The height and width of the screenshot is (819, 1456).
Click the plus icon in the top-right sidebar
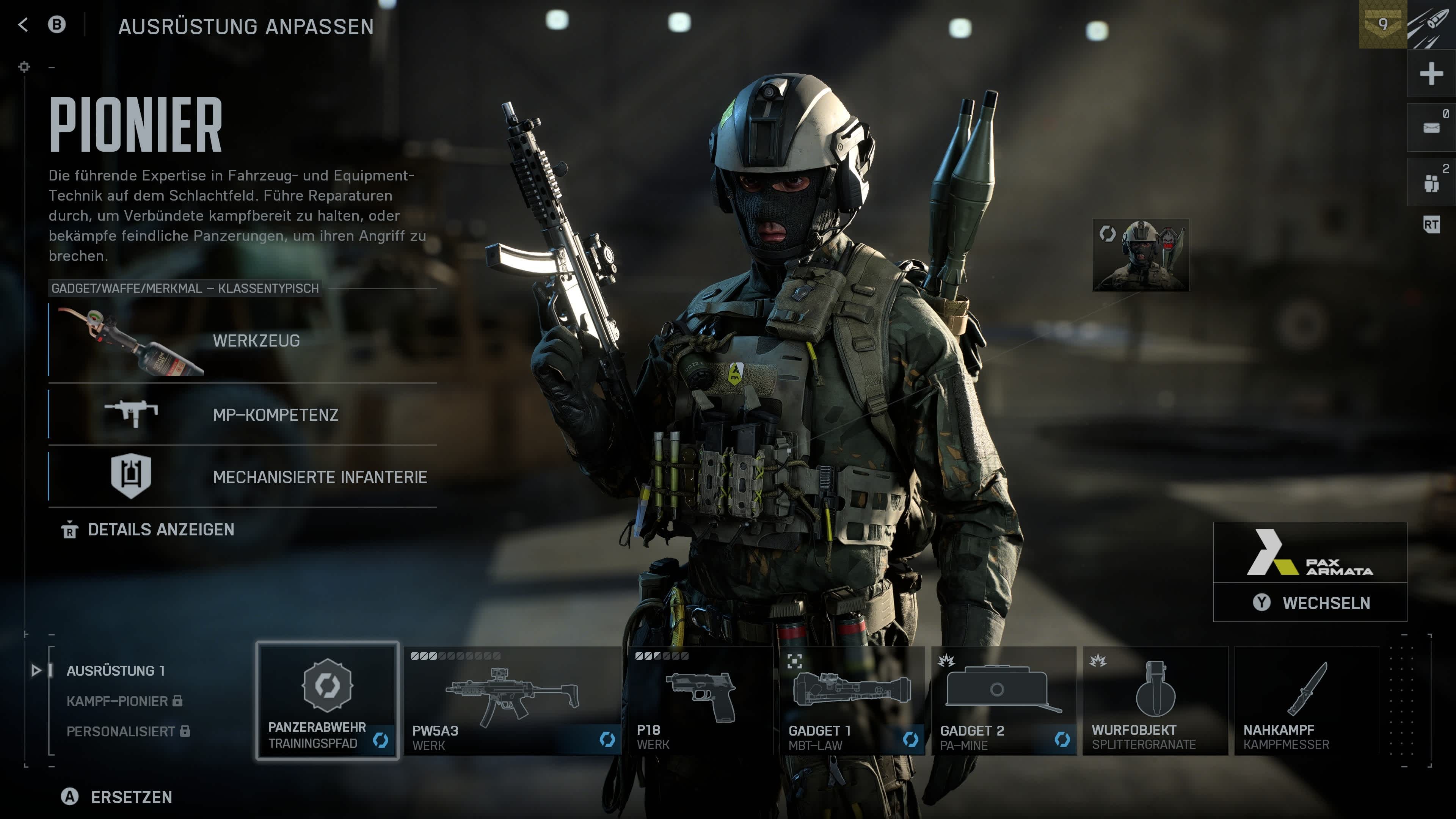[1431, 74]
